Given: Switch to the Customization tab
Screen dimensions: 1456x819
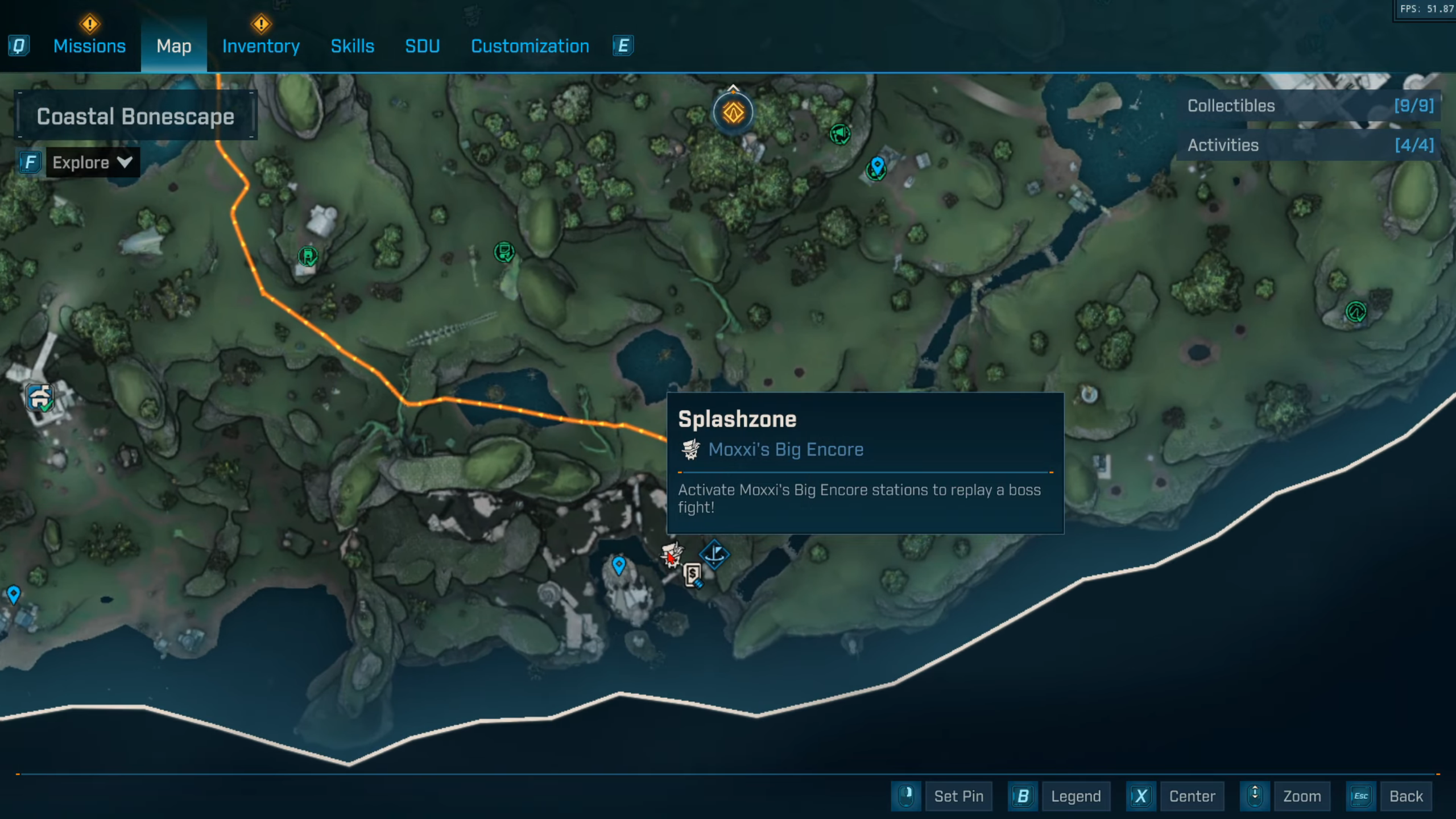Looking at the screenshot, I should pyautogui.click(x=530, y=46).
